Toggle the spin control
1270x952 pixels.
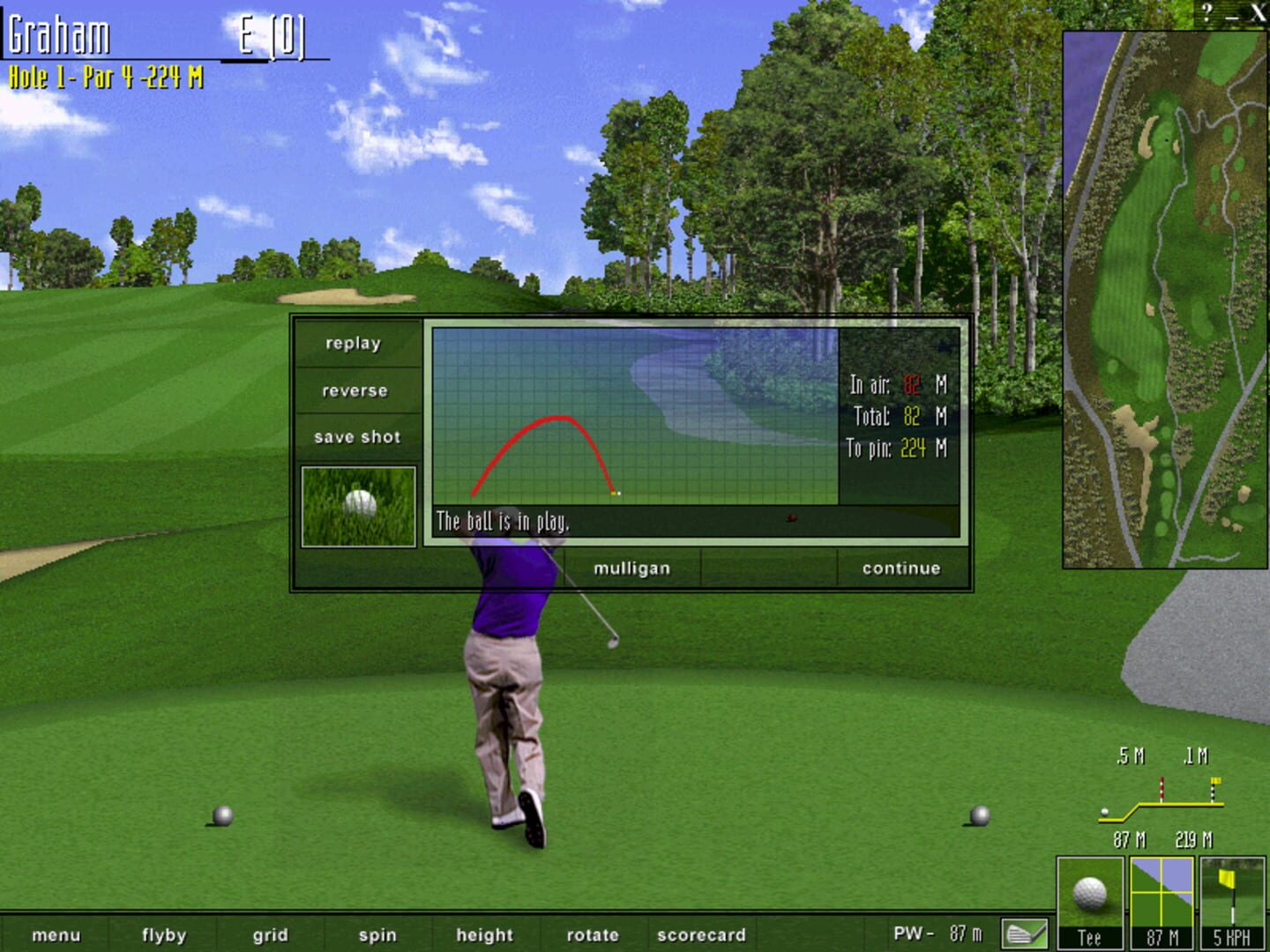377,935
